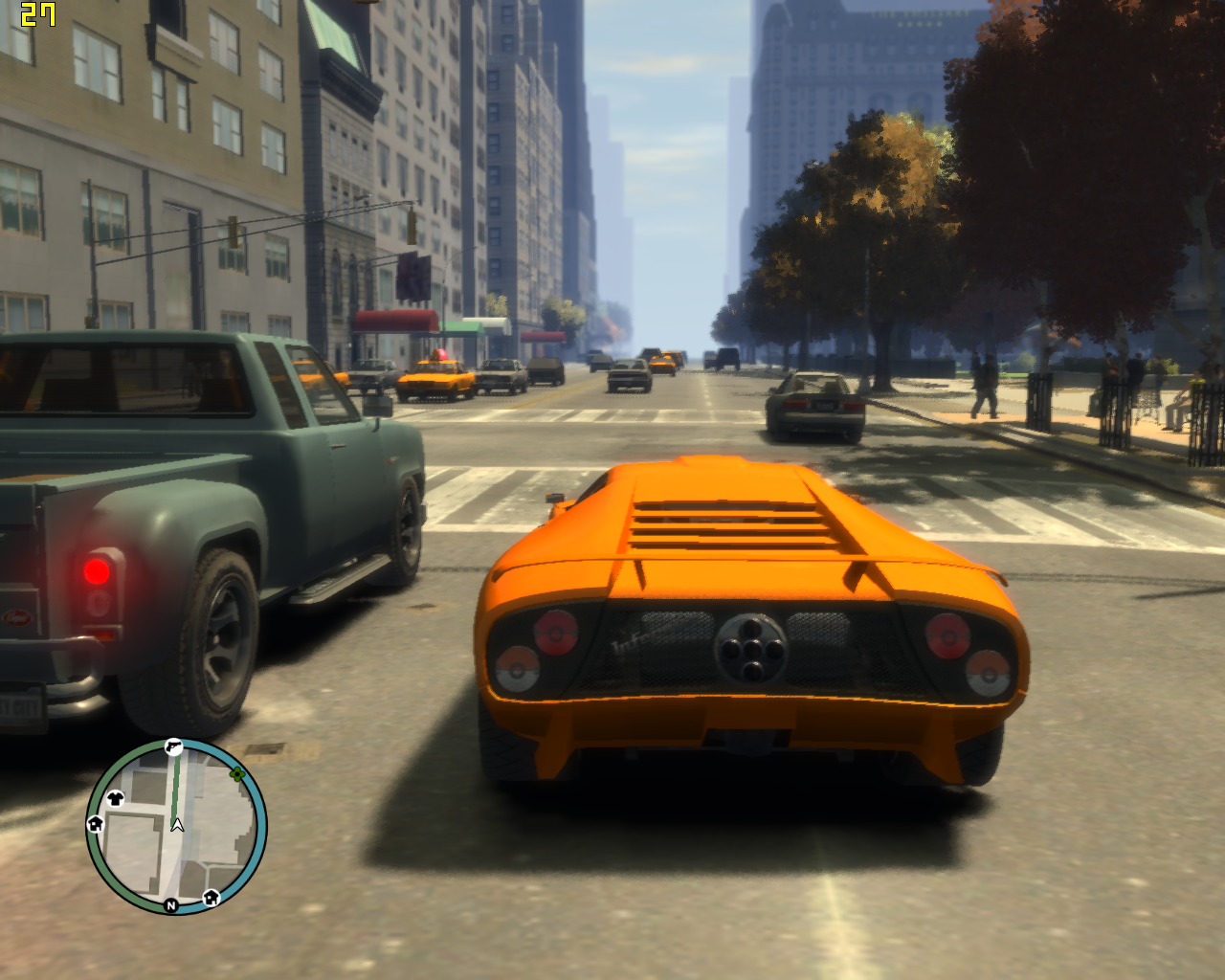Click the lower-right safehouse icon on minimap
Screen dimensions: 1225x980
click(x=211, y=897)
